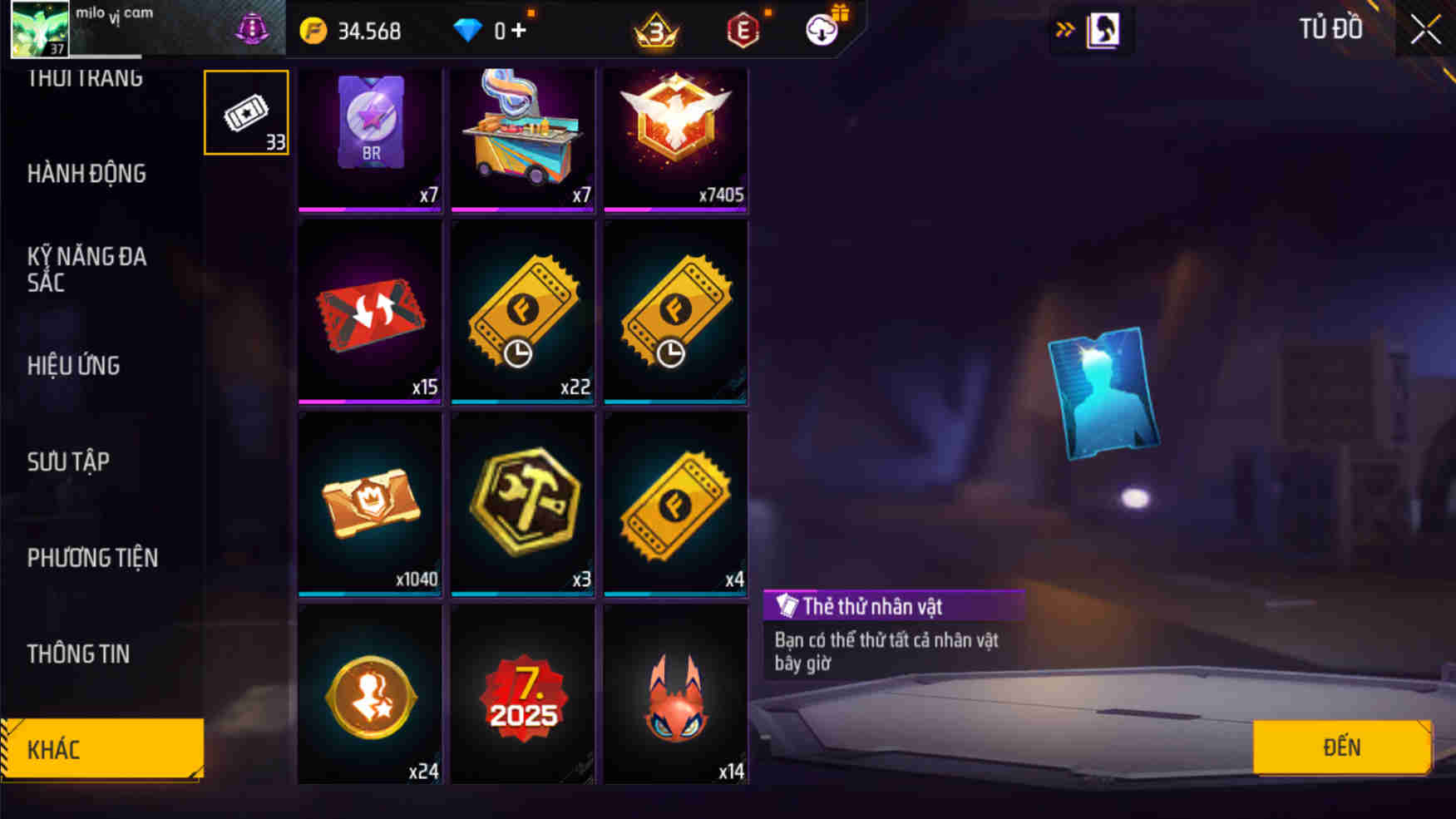
Task: Open the HIỆU ỨNG category
Action: [x=74, y=366]
